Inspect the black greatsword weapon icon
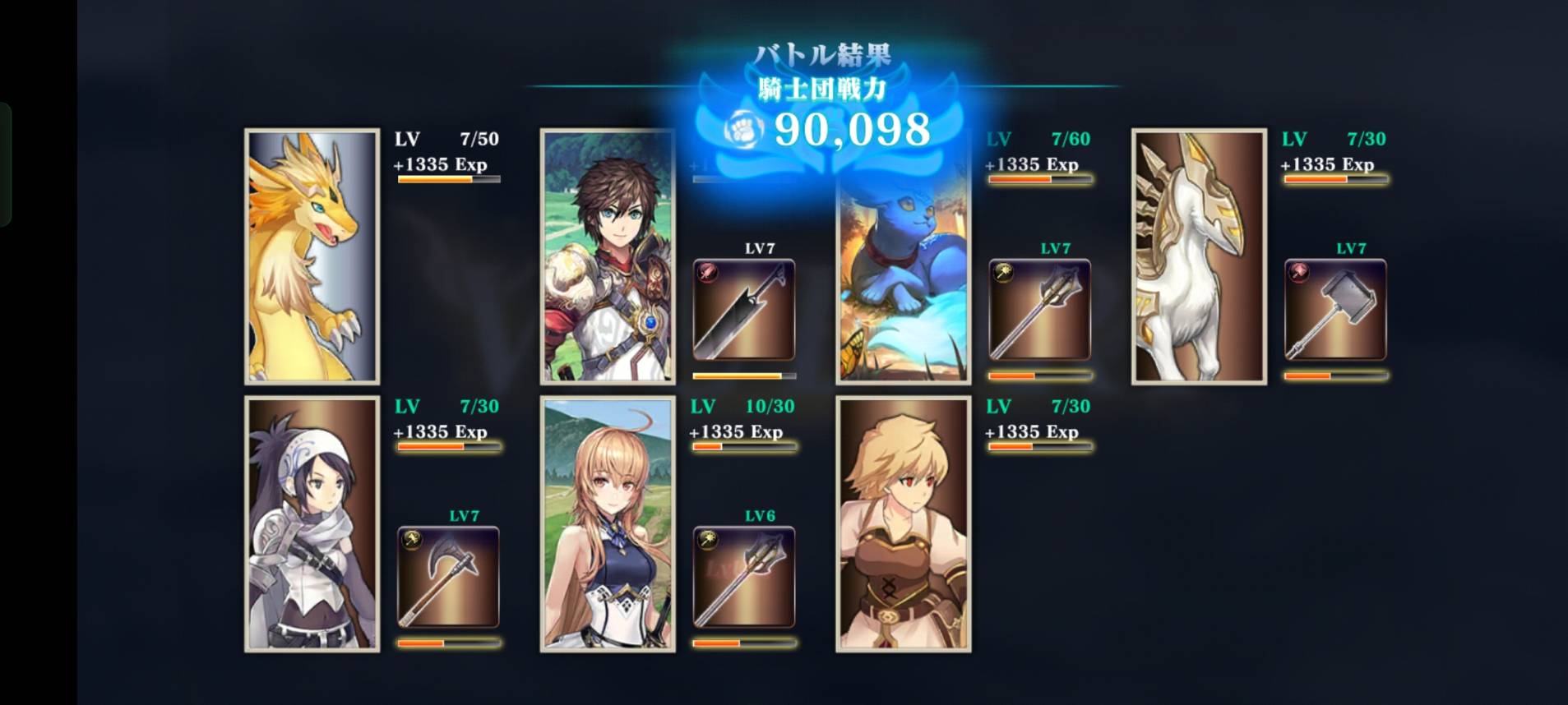Screen dimensions: 1568x705 [x=743, y=310]
